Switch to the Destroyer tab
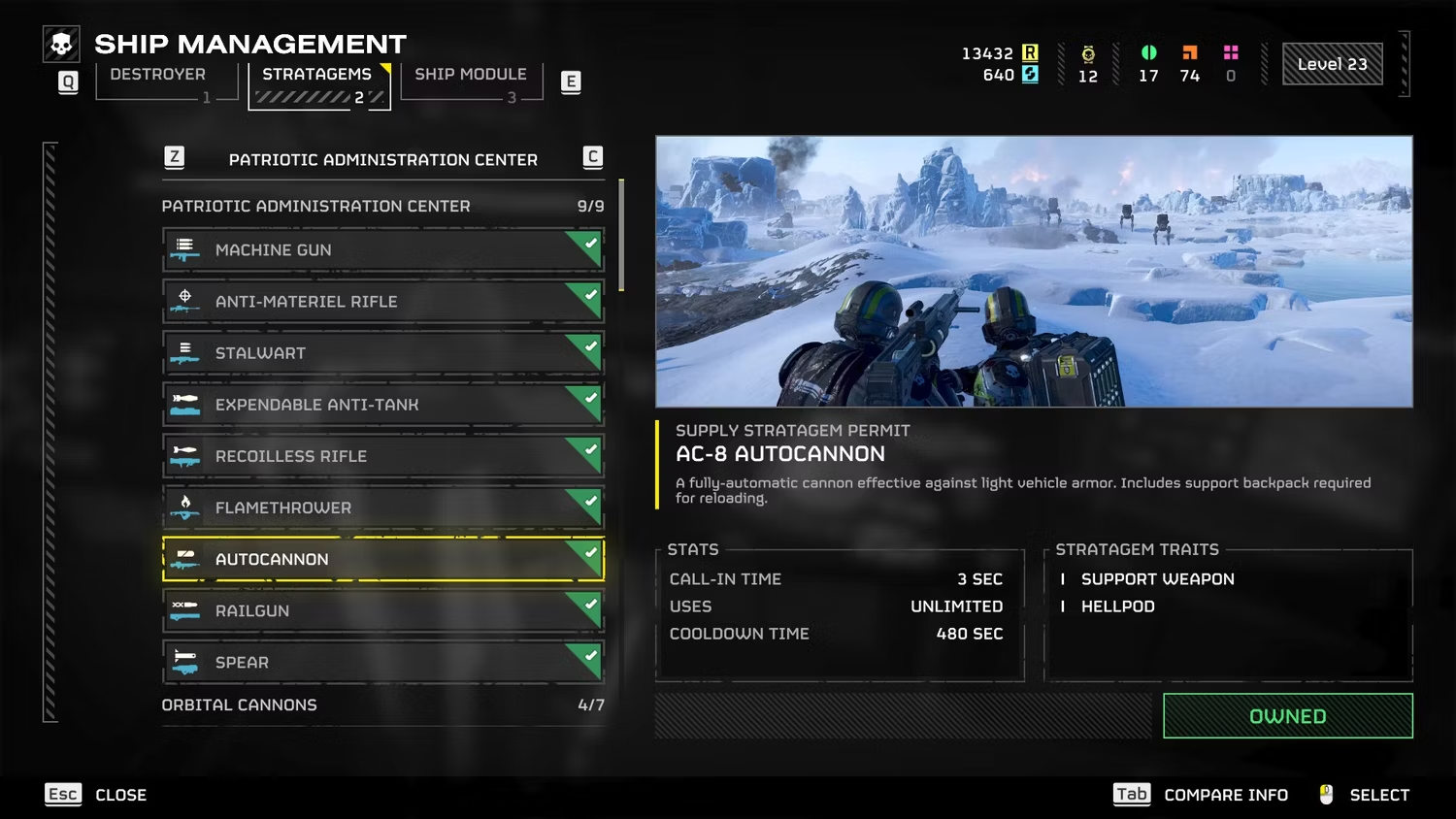Viewport: 1456px width, 819px height. coord(158,75)
